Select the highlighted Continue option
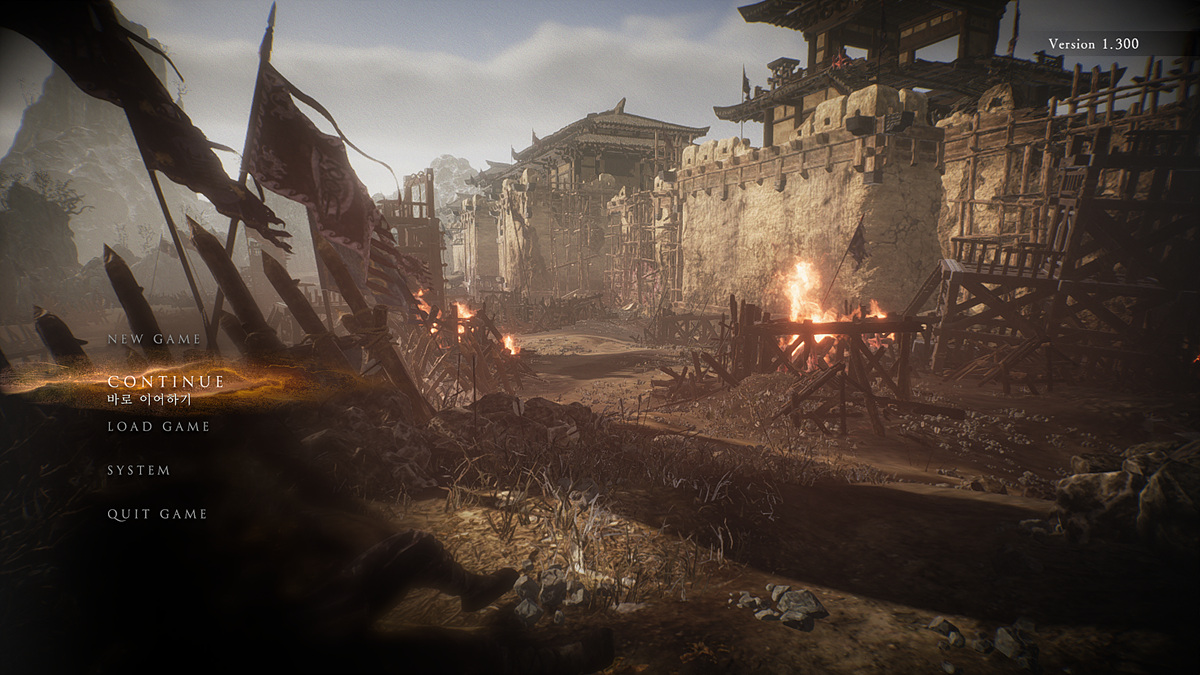Image resolution: width=1200 pixels, height=675 pixels. [x=166, y=382]
